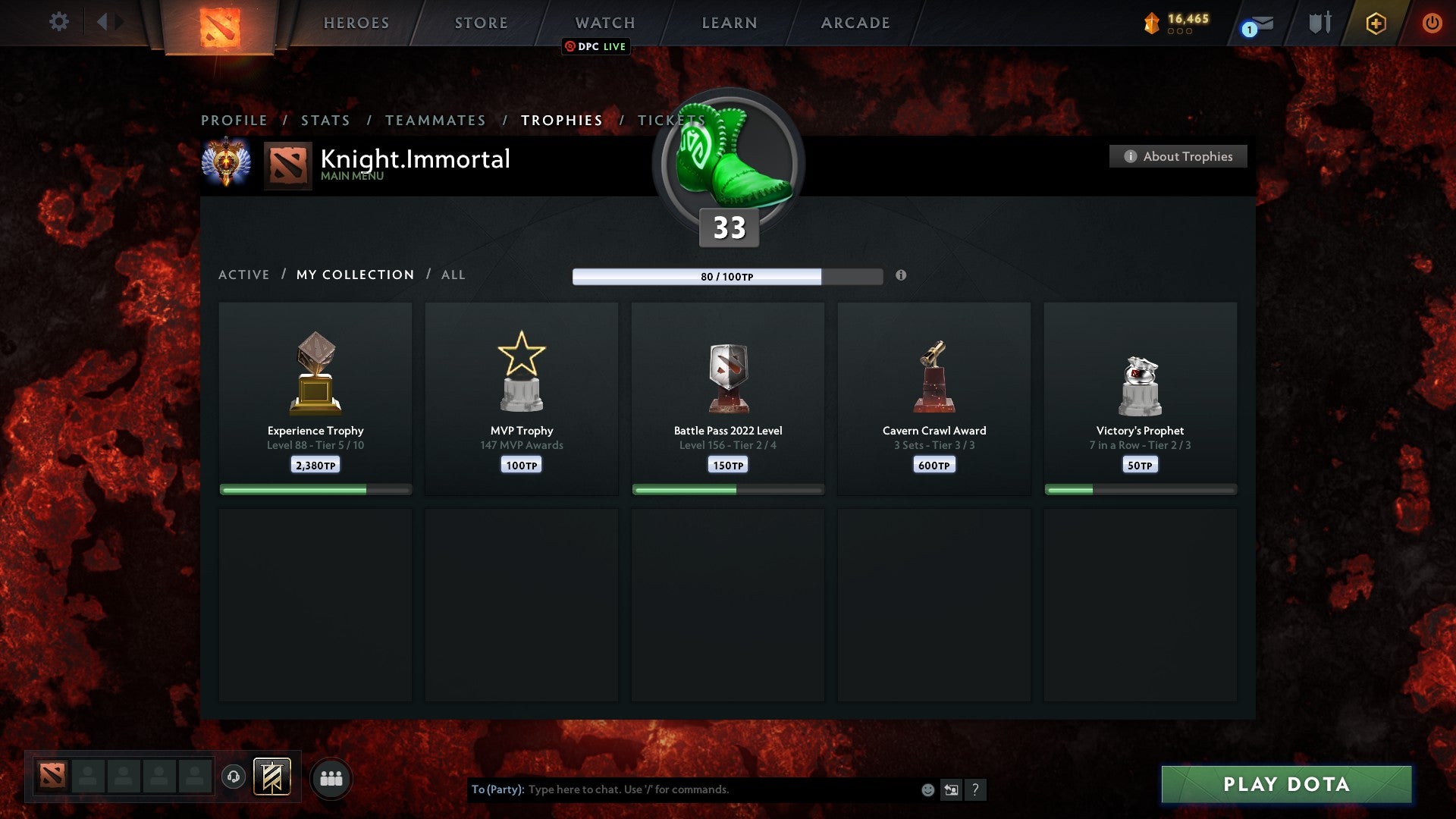Click the emoticon smiley in chat bar
The image size is (1456, 819).
click(928, 789)
